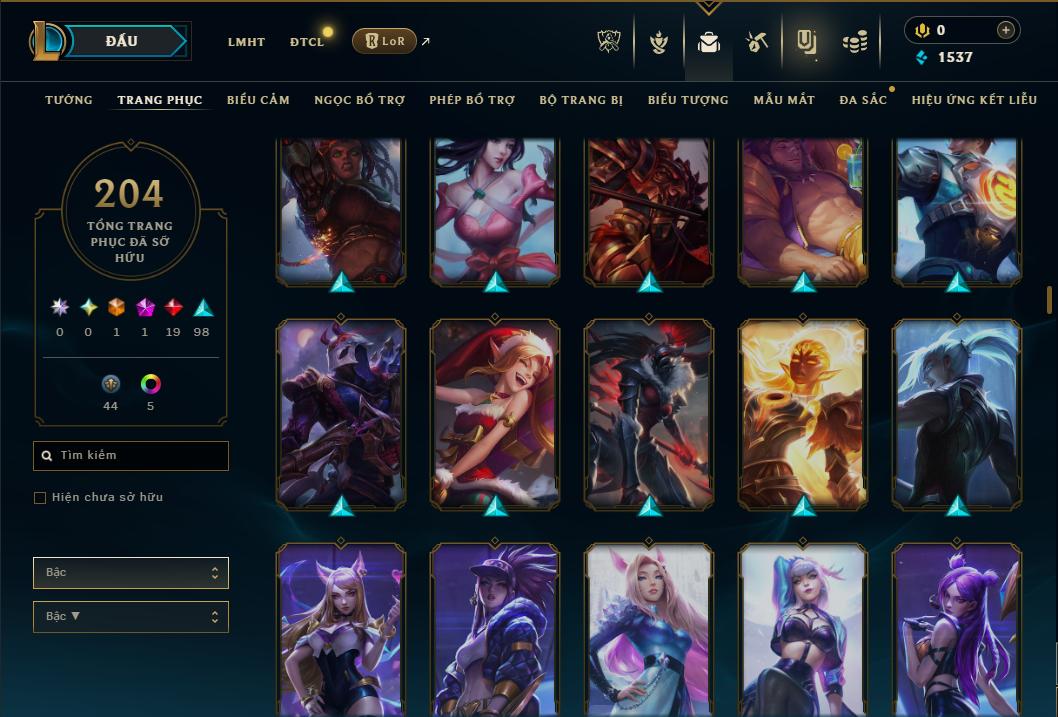Choose the golden fiery skin card
Image resolution: width=1058 pixels, height=717 pixels.
(x=803, y=413)
